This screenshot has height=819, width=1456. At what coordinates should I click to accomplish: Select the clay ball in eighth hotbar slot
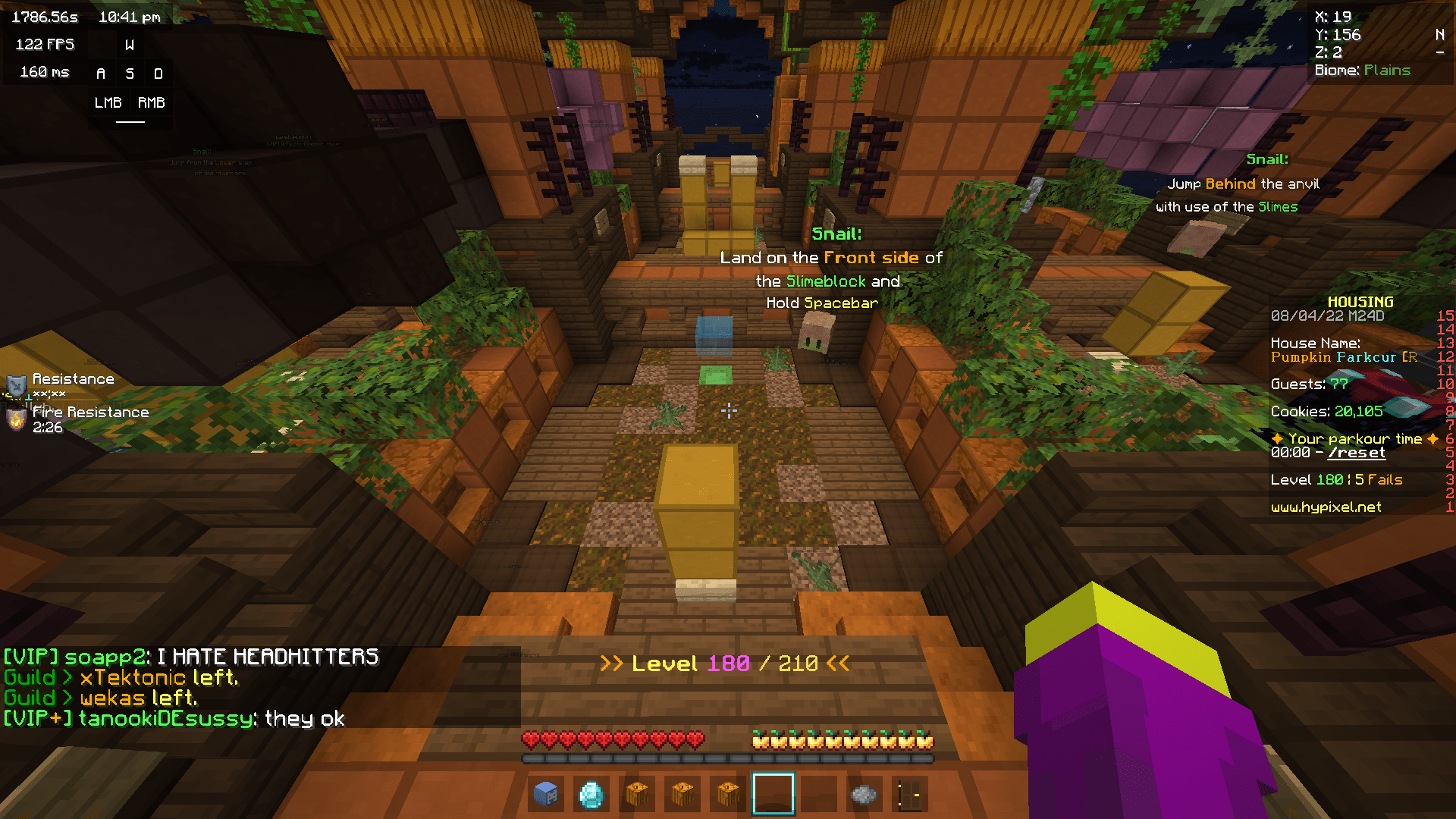pyautogui.click(x=864, y=794)
